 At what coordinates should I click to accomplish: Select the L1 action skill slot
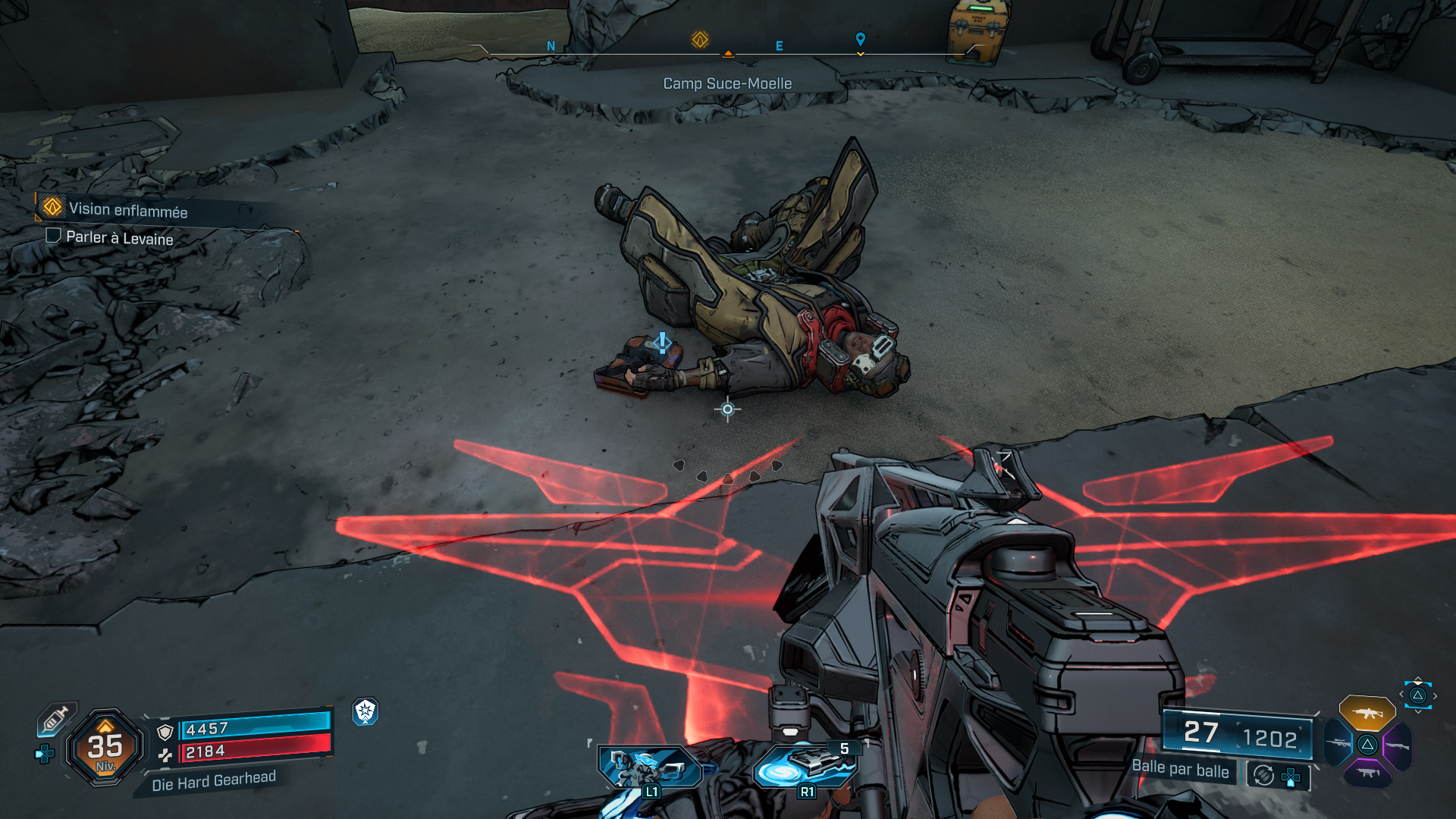(650, 767)
